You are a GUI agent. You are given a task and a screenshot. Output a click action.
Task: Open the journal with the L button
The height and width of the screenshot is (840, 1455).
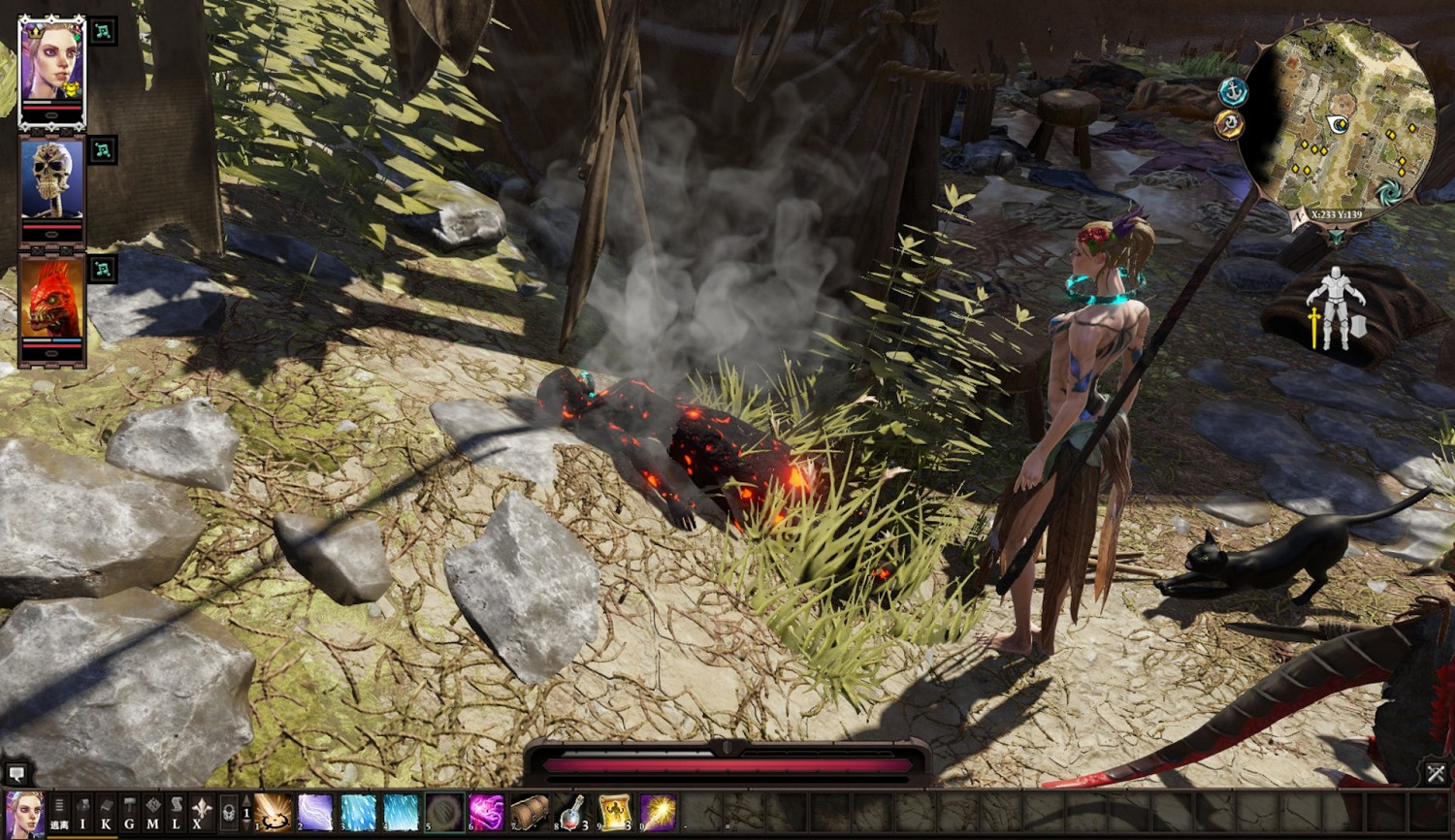(176, 813)
